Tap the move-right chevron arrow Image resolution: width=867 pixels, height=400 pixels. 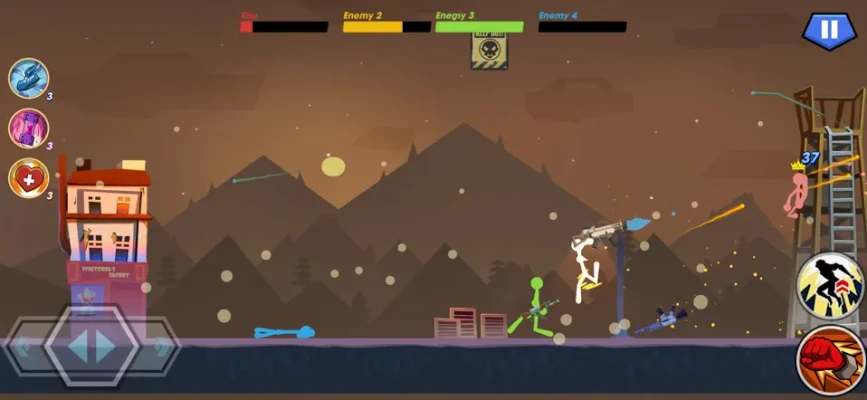coord(160,346)
